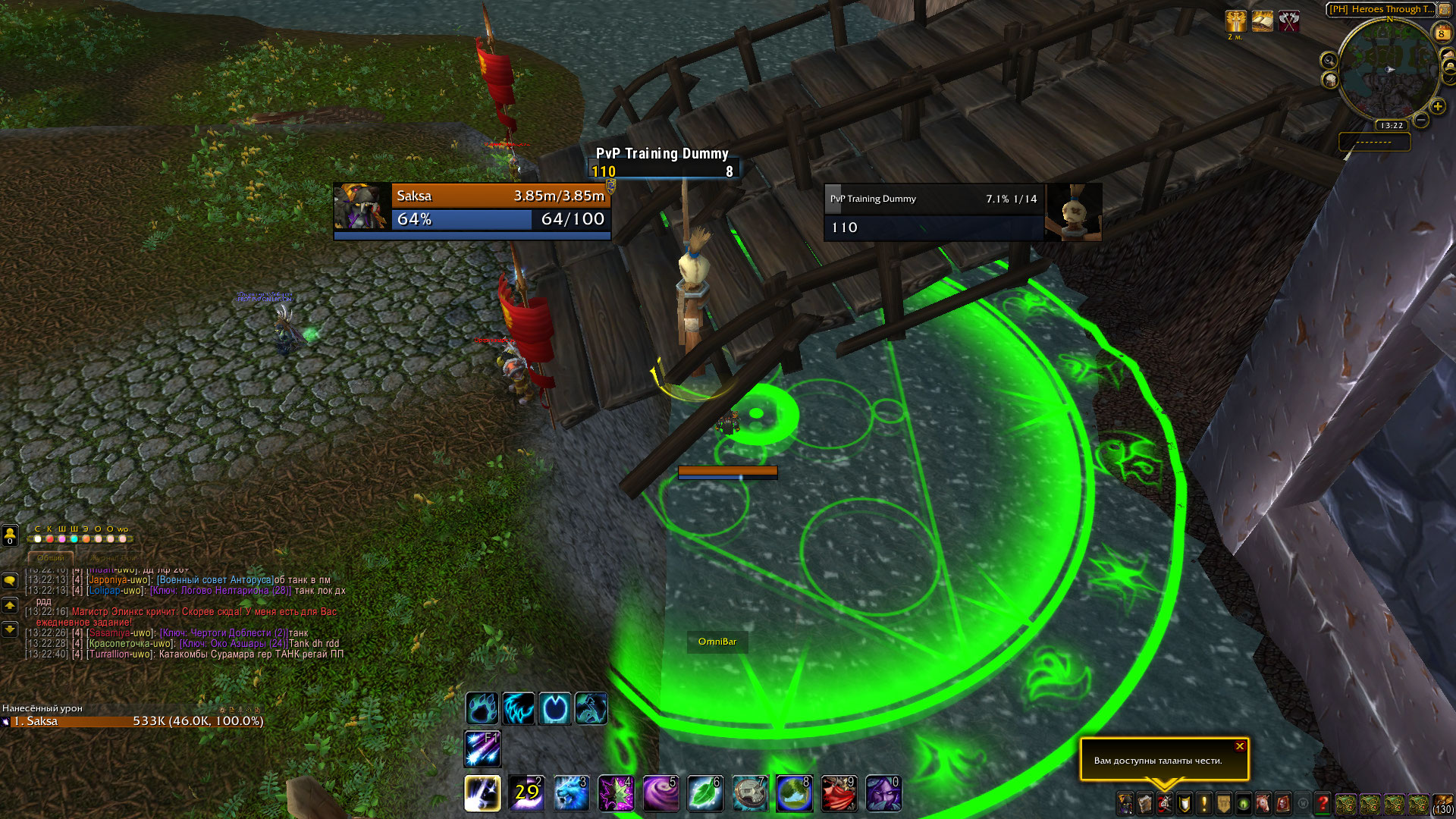Open the horse mounts collection button
The image size is (1456, 819).
(1263, 803)
